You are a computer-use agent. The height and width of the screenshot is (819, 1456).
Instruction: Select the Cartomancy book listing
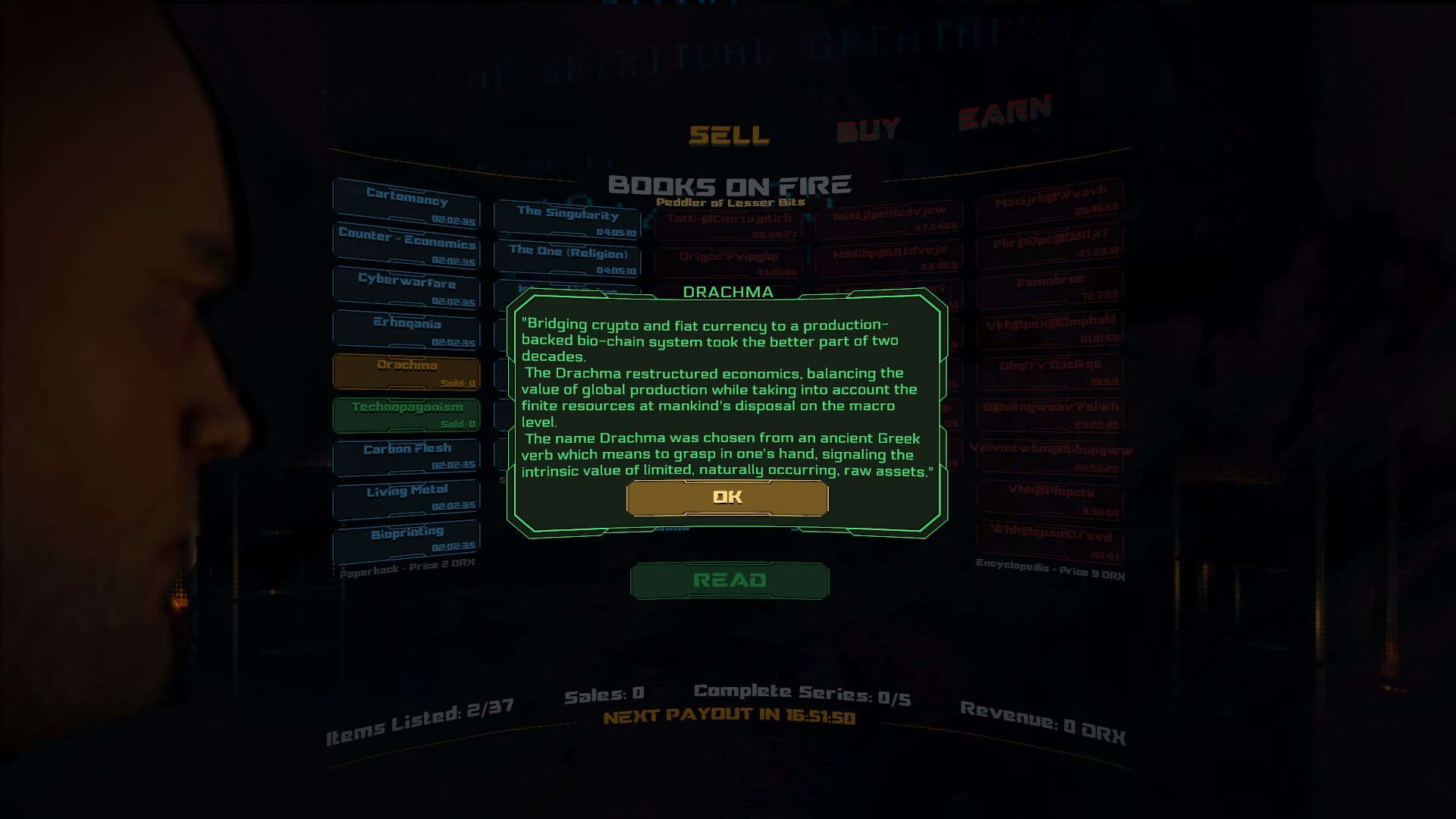click(406, 203)
